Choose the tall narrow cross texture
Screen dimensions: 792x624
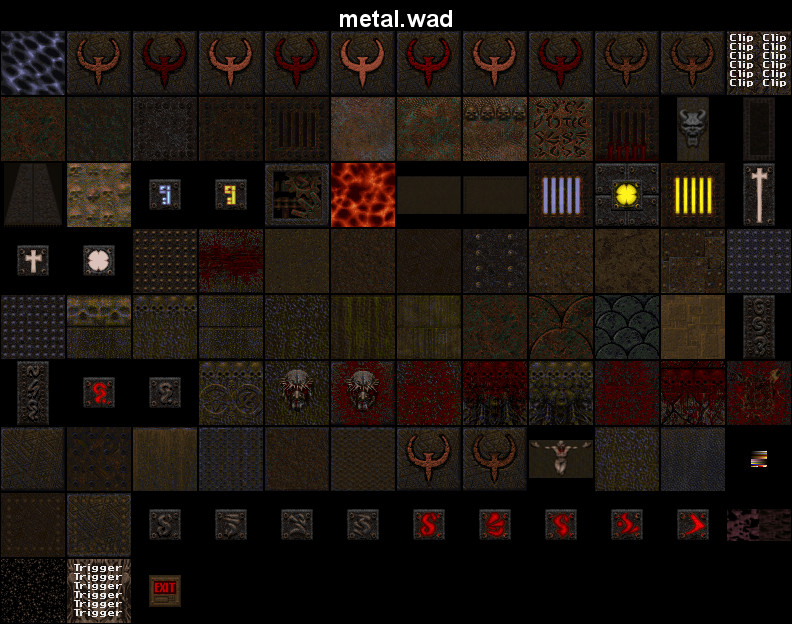759,194
